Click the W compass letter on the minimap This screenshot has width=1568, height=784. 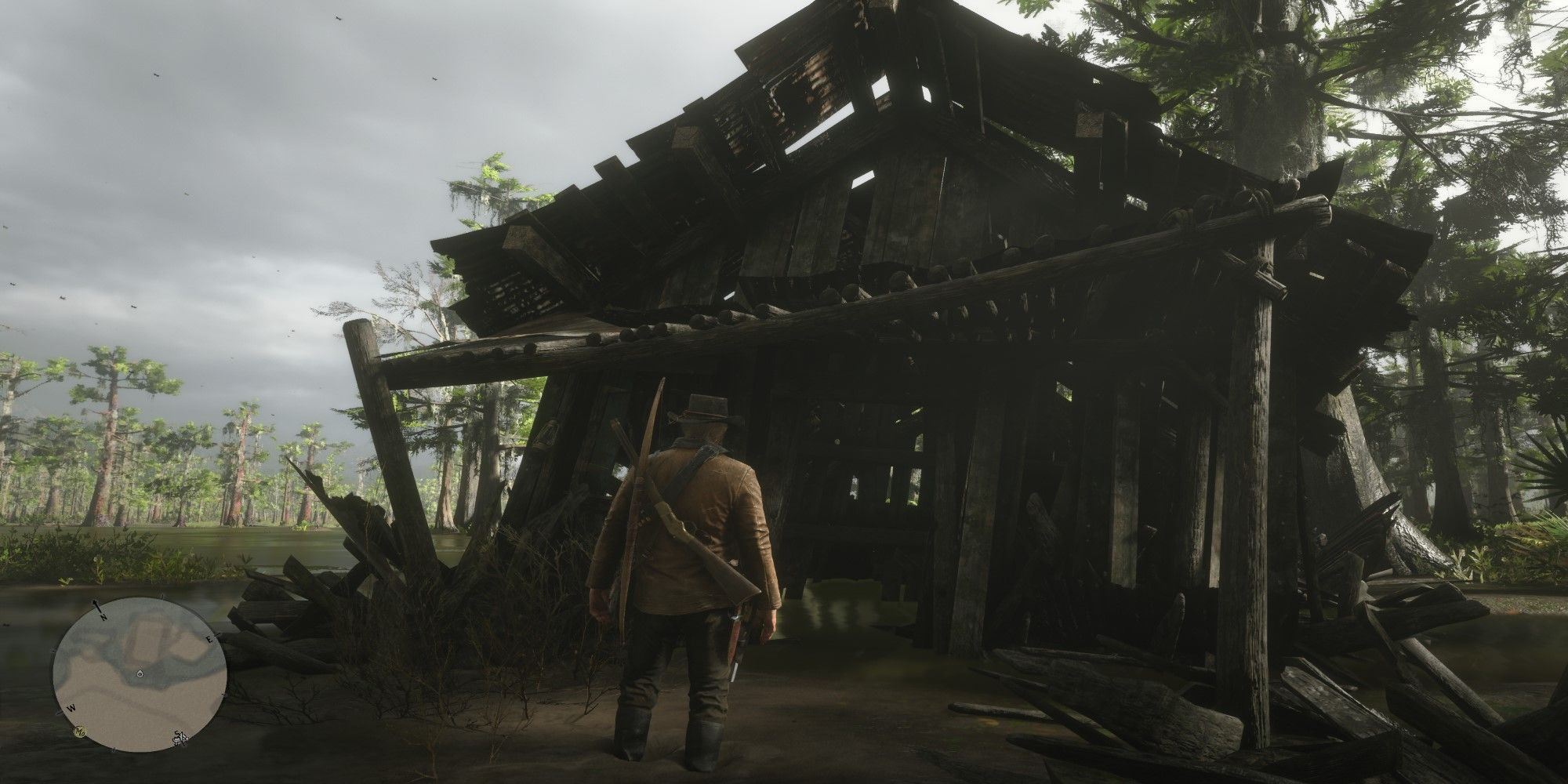tap(72, 707)
